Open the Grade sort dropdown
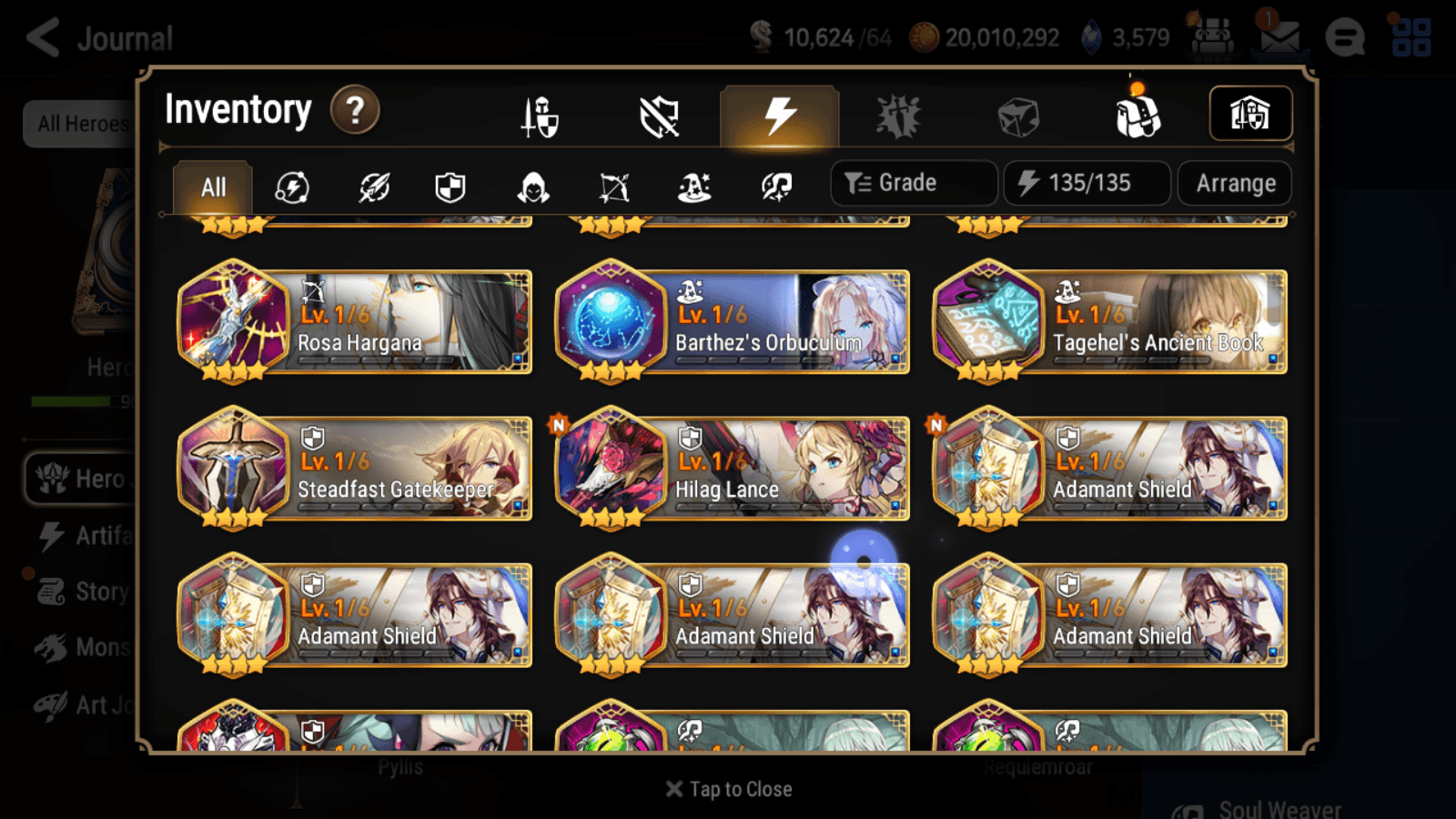 pos(913,182)
